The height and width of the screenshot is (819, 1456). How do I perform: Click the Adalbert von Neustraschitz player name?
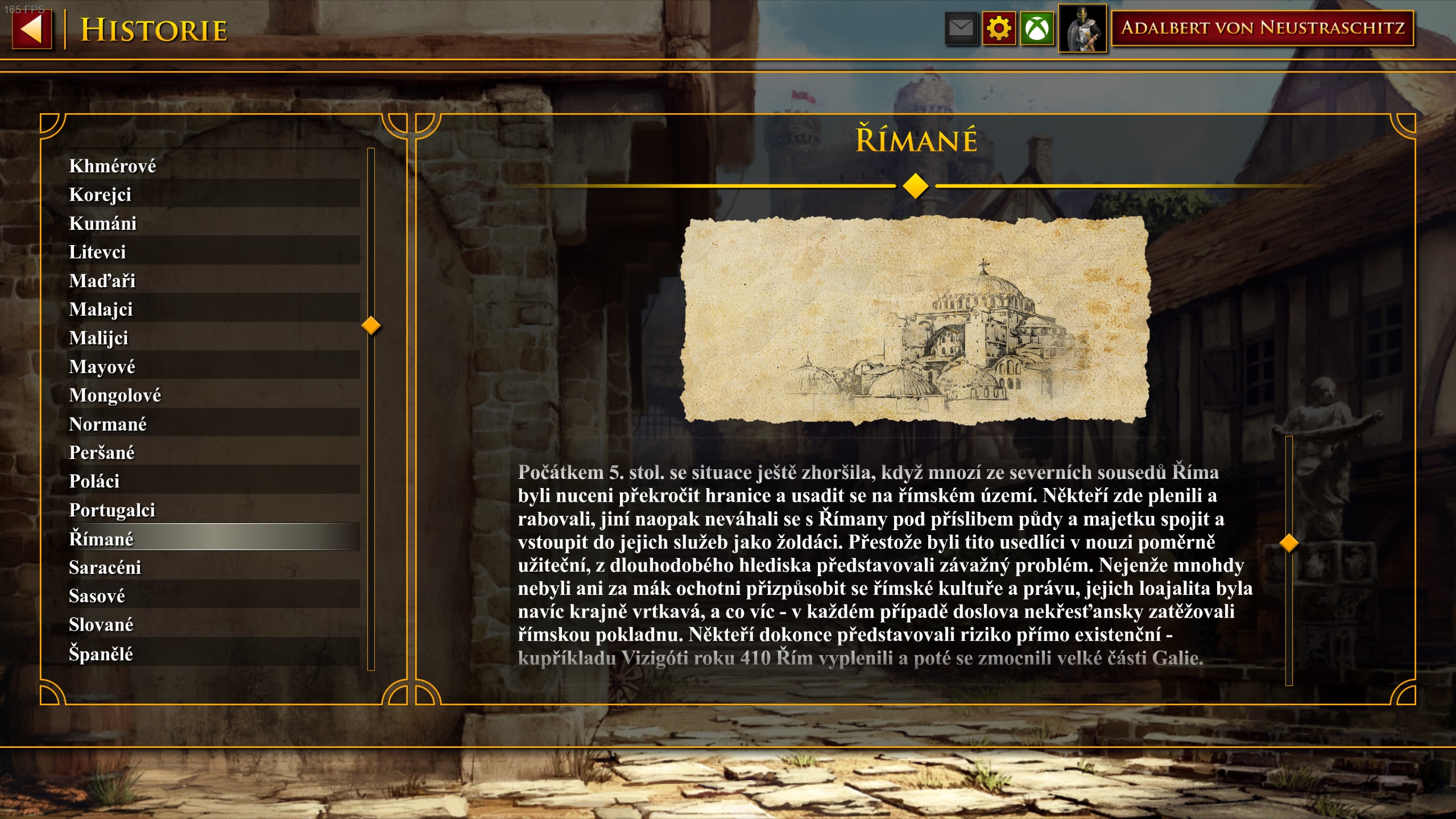[x=1262, y=28]
